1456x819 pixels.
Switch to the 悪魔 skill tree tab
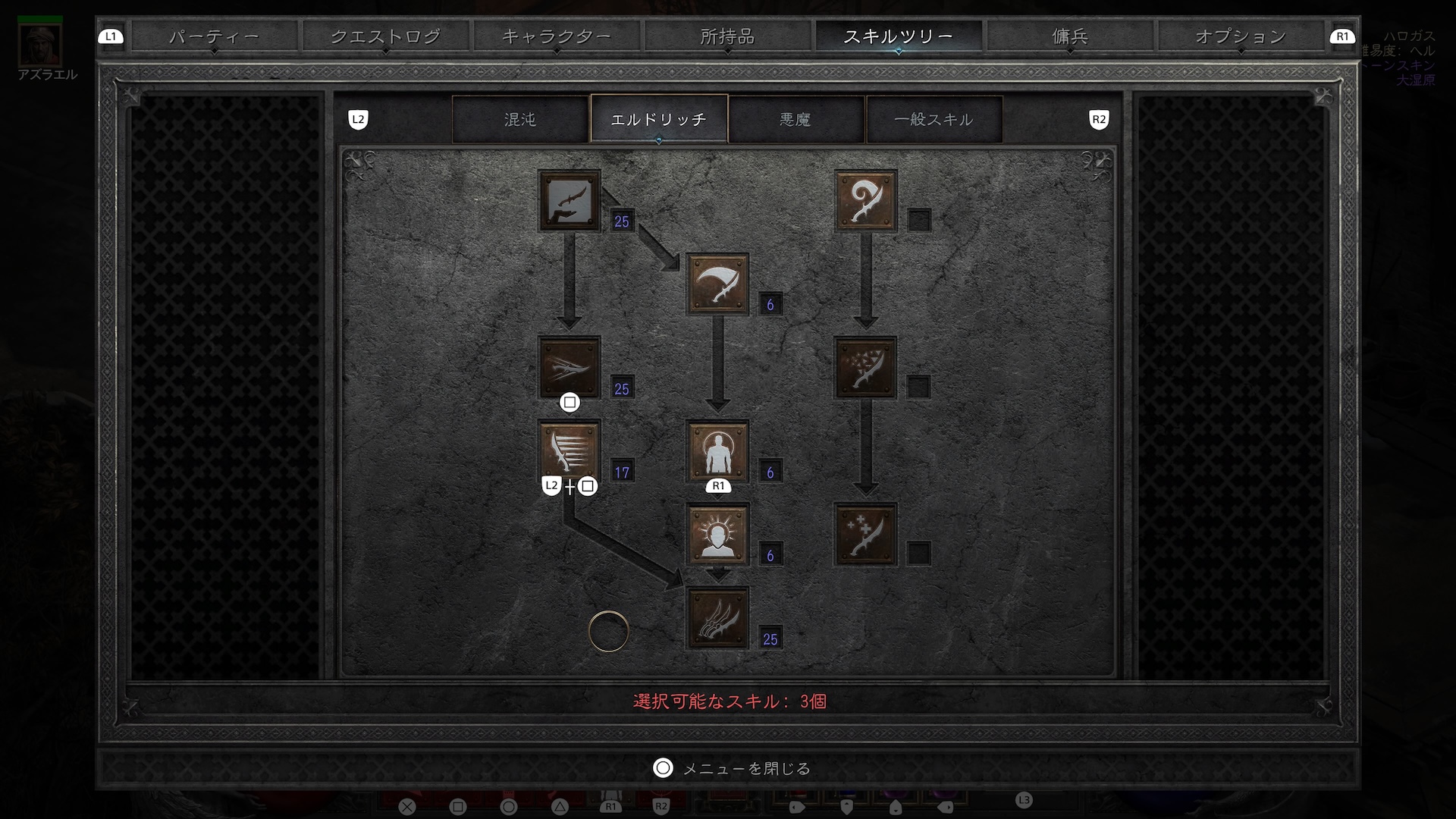click(795, 119)
